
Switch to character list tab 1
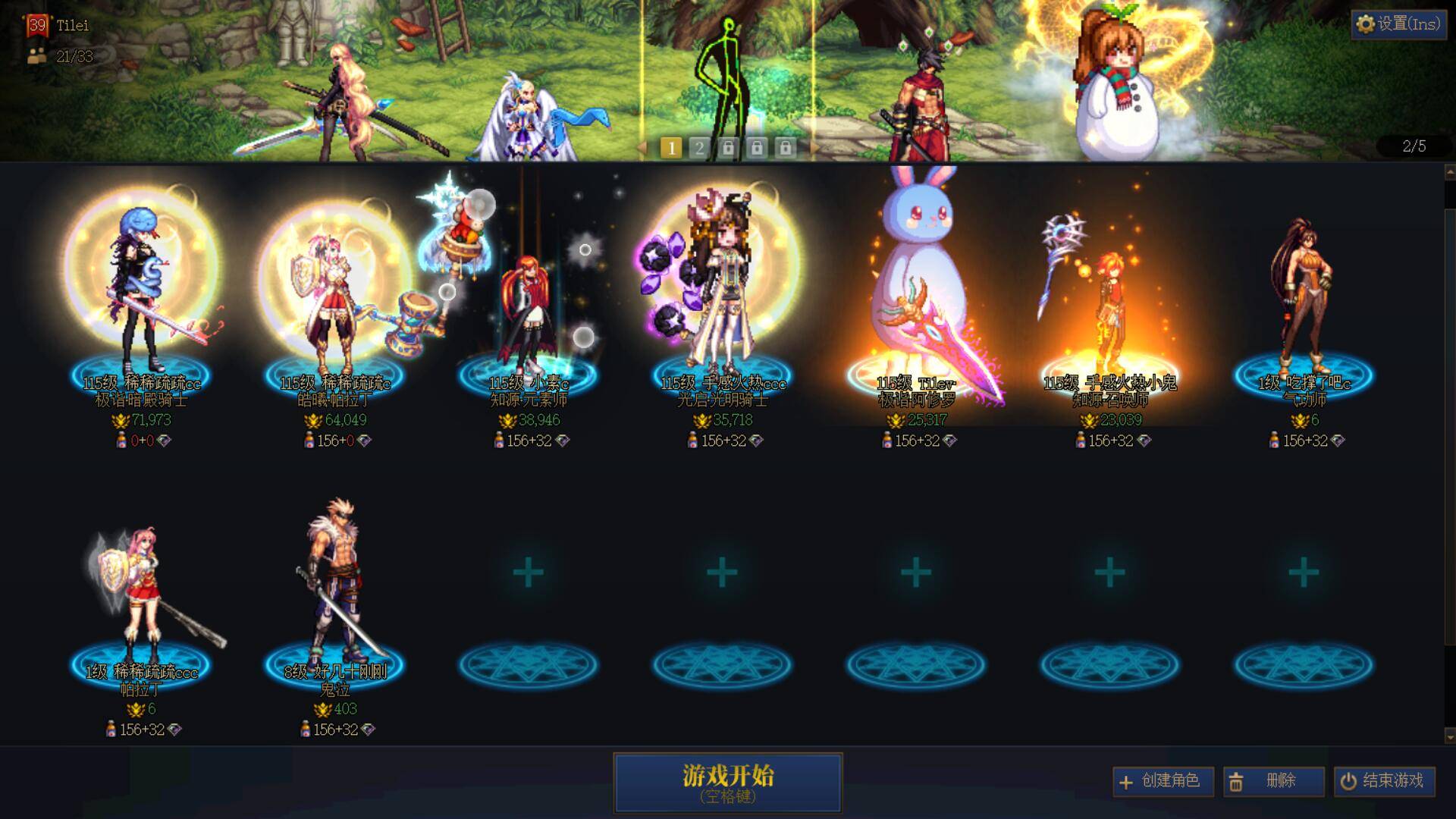pos(670,149)
